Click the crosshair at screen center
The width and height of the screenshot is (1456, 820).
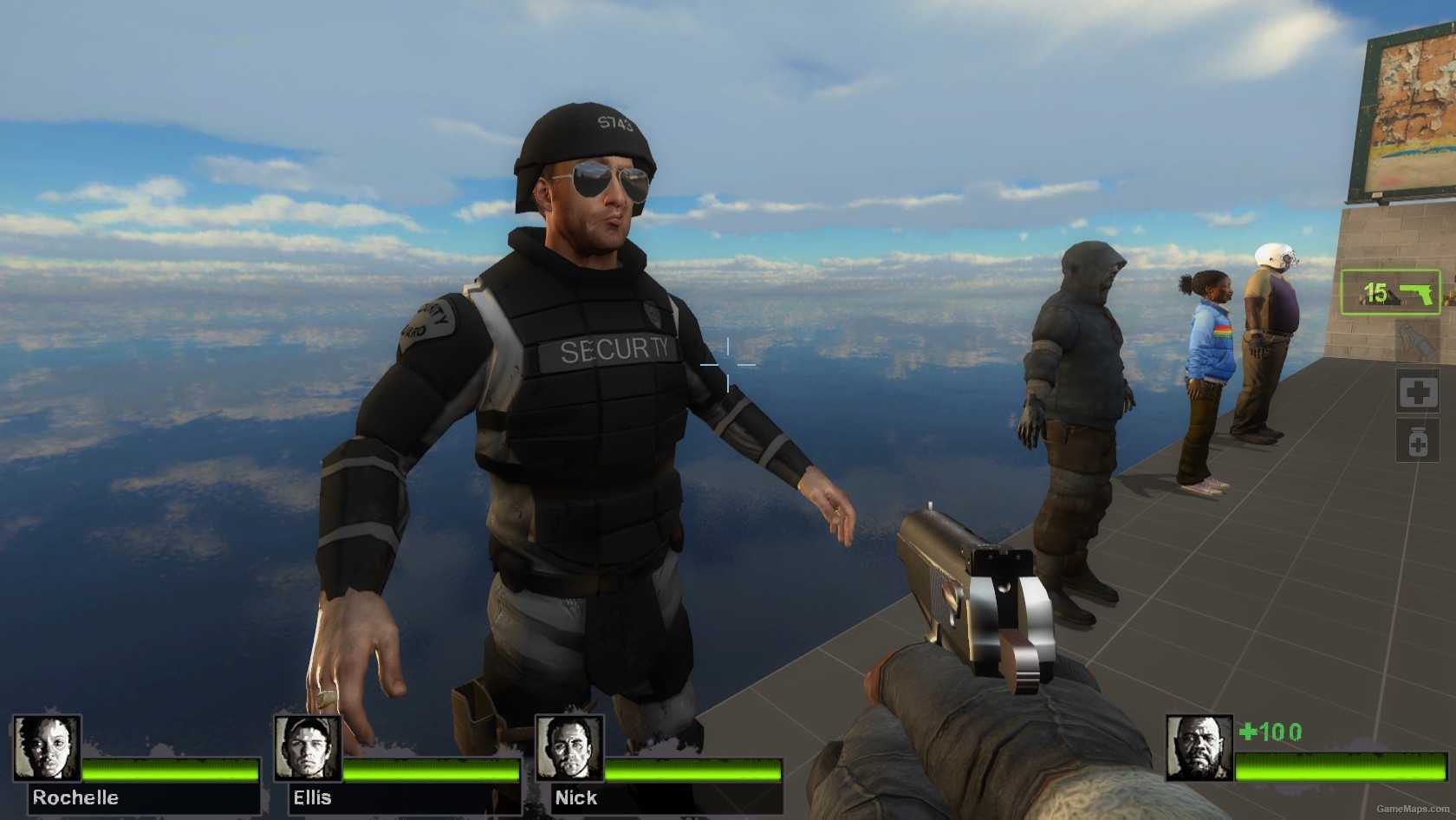pos(726,365)
